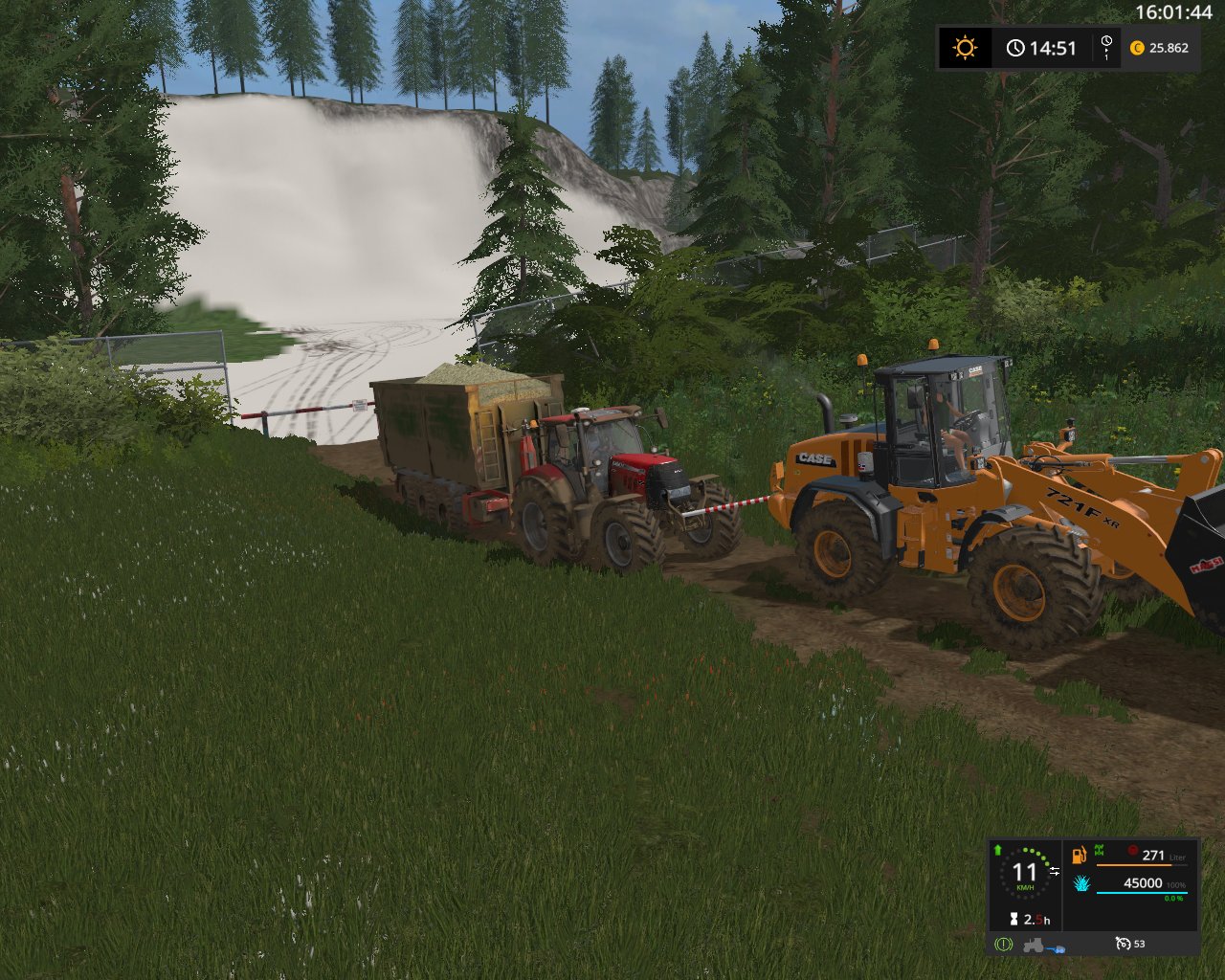Click the cruise control speedometer icon
This screenshot has height=980, width=1225.
coord(1124,944)
